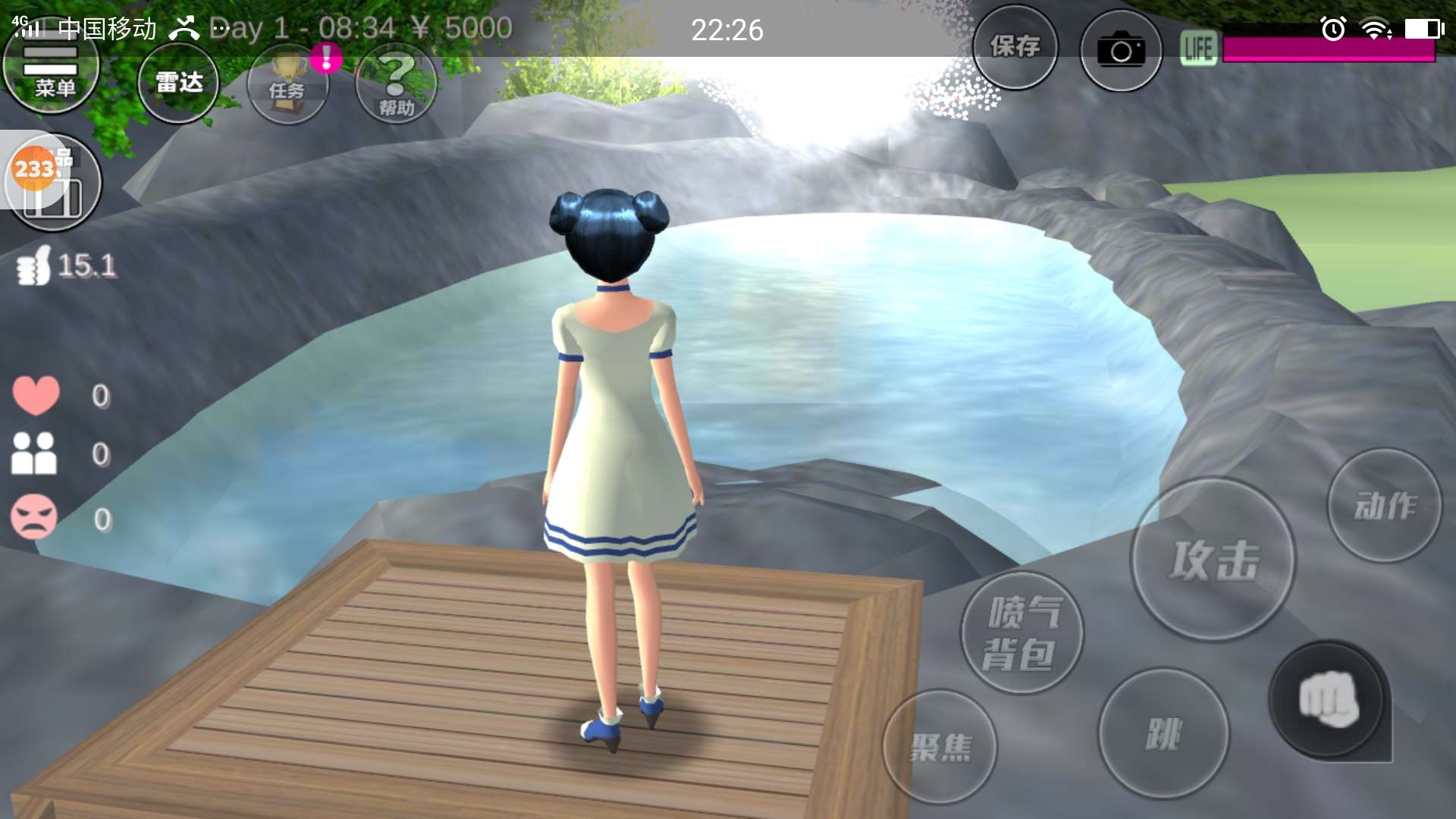This screenshot has height=819, width=1456.
Task: Jump with the 跳 button
Action: pos(1163,733)
